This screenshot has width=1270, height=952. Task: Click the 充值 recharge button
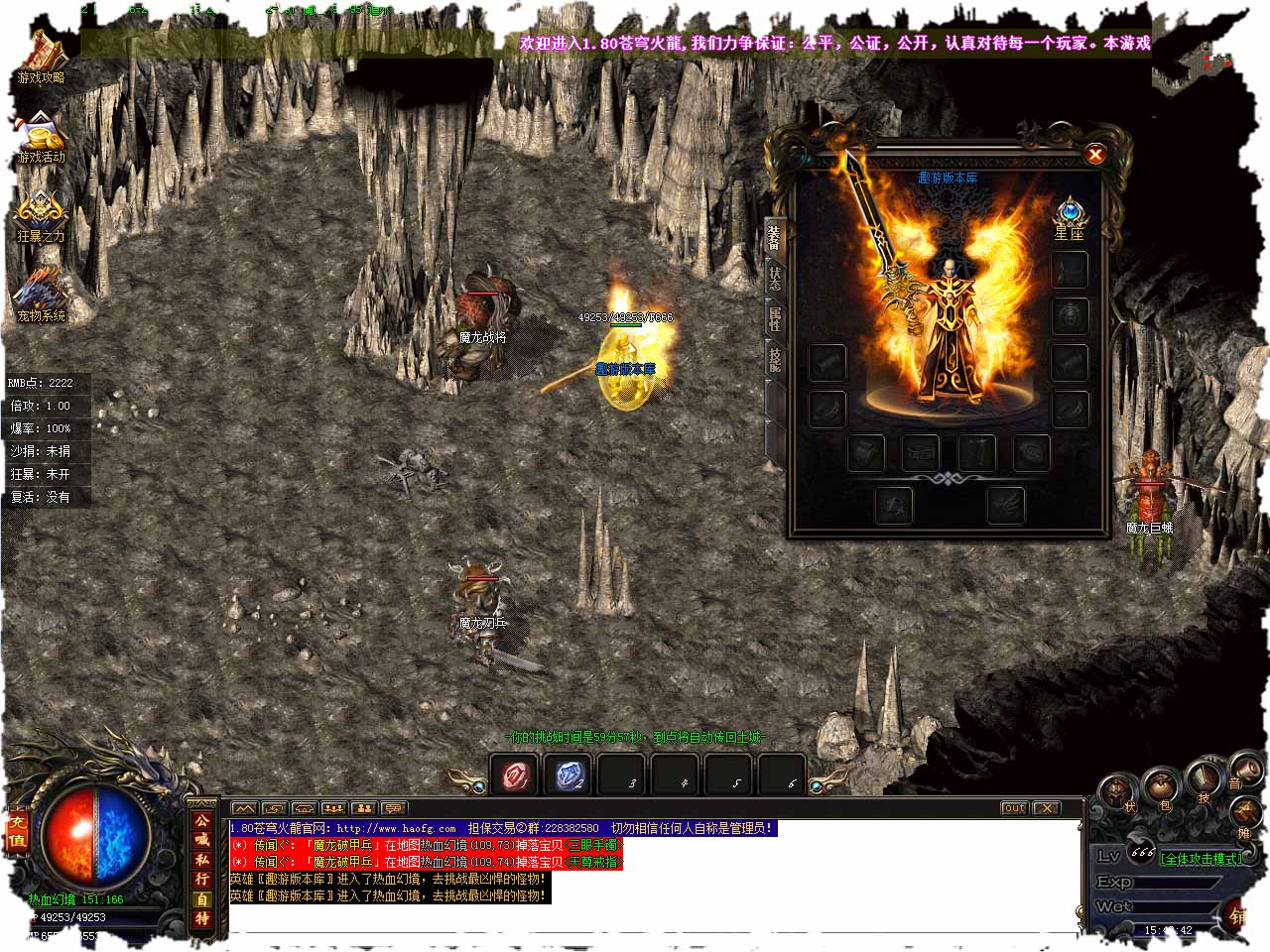pos(17,832)
